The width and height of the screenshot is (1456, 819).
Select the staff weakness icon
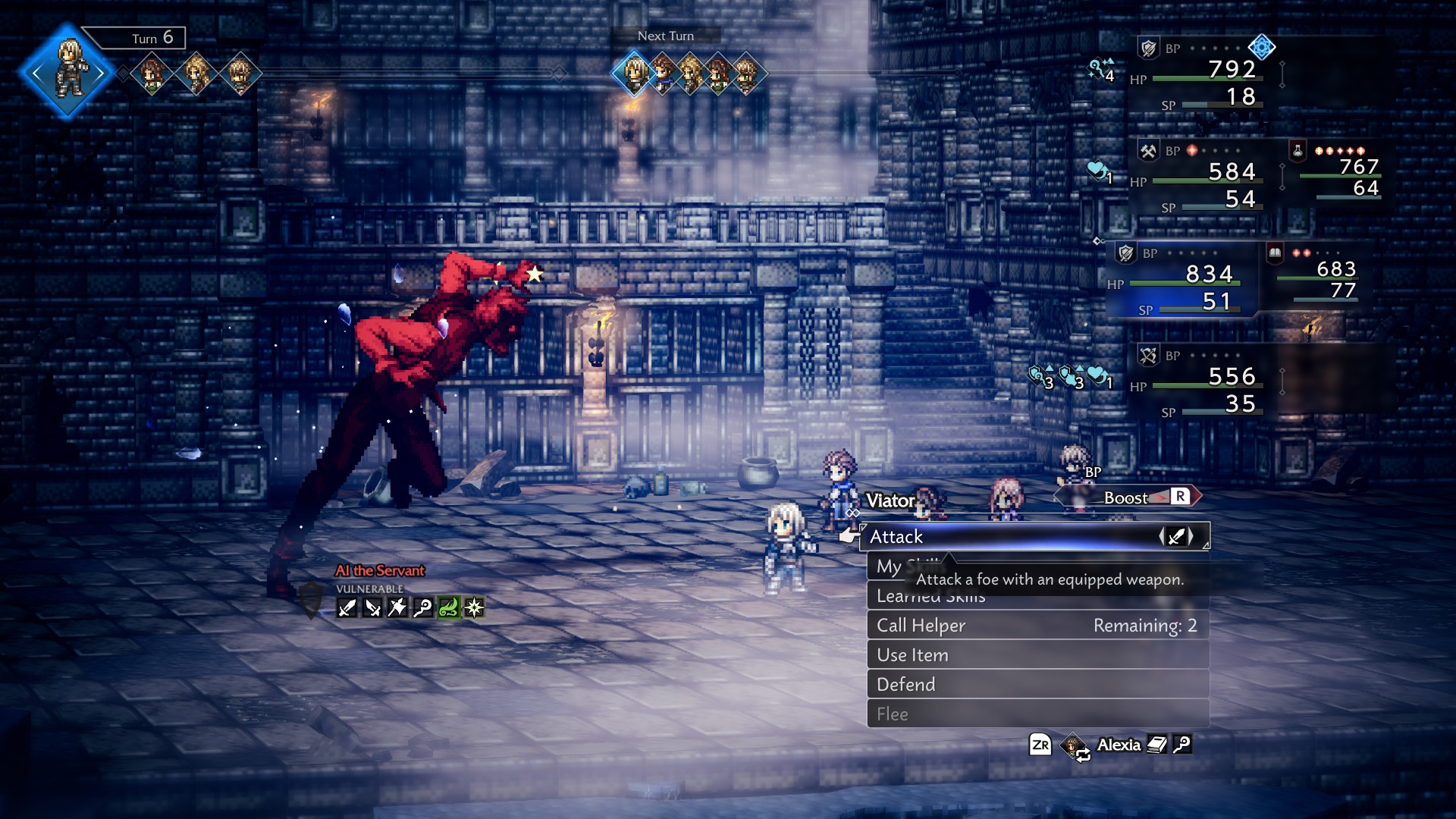click(422, 607)
